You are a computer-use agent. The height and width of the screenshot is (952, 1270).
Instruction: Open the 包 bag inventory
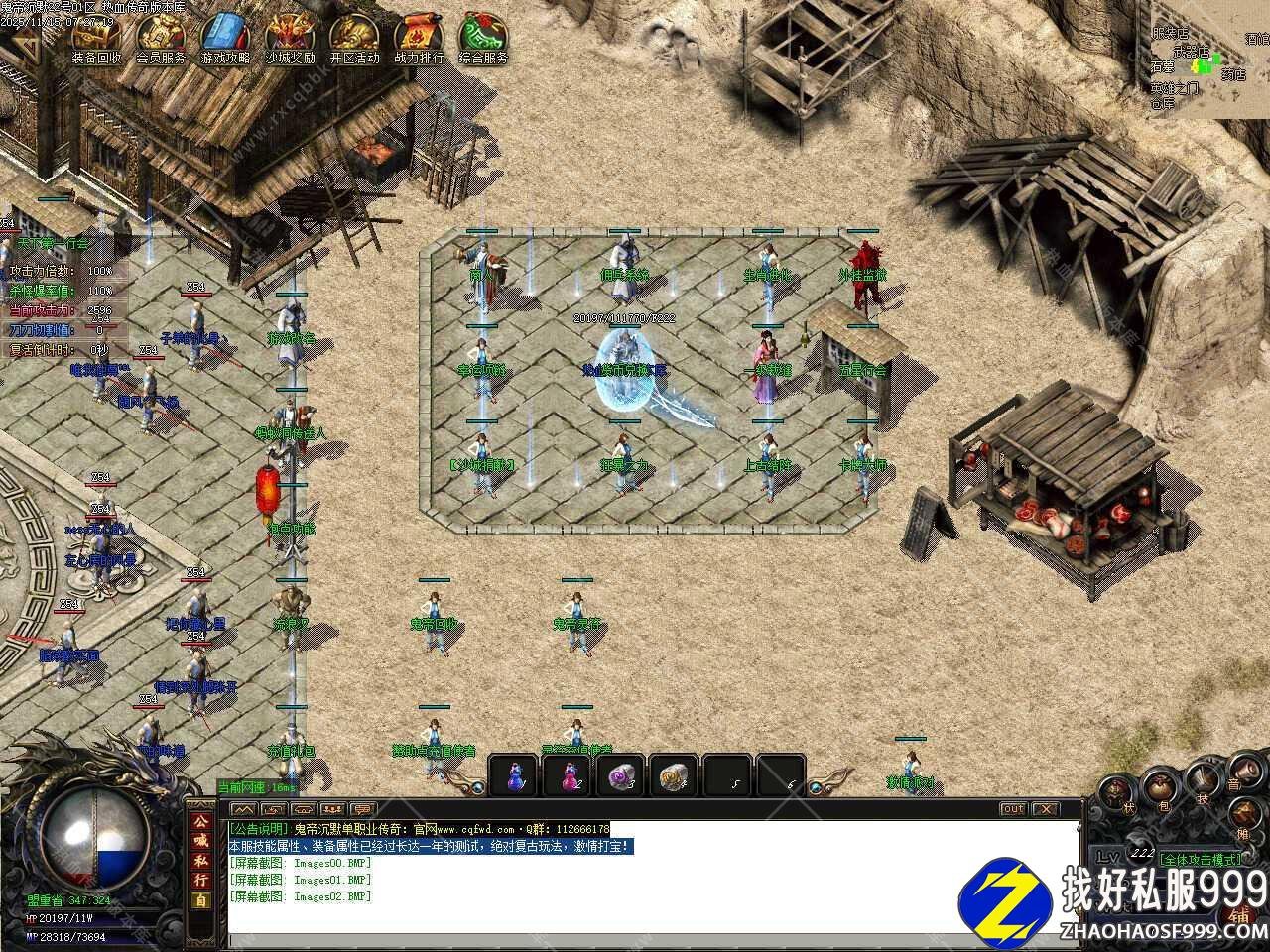[x=1158, y=790]
